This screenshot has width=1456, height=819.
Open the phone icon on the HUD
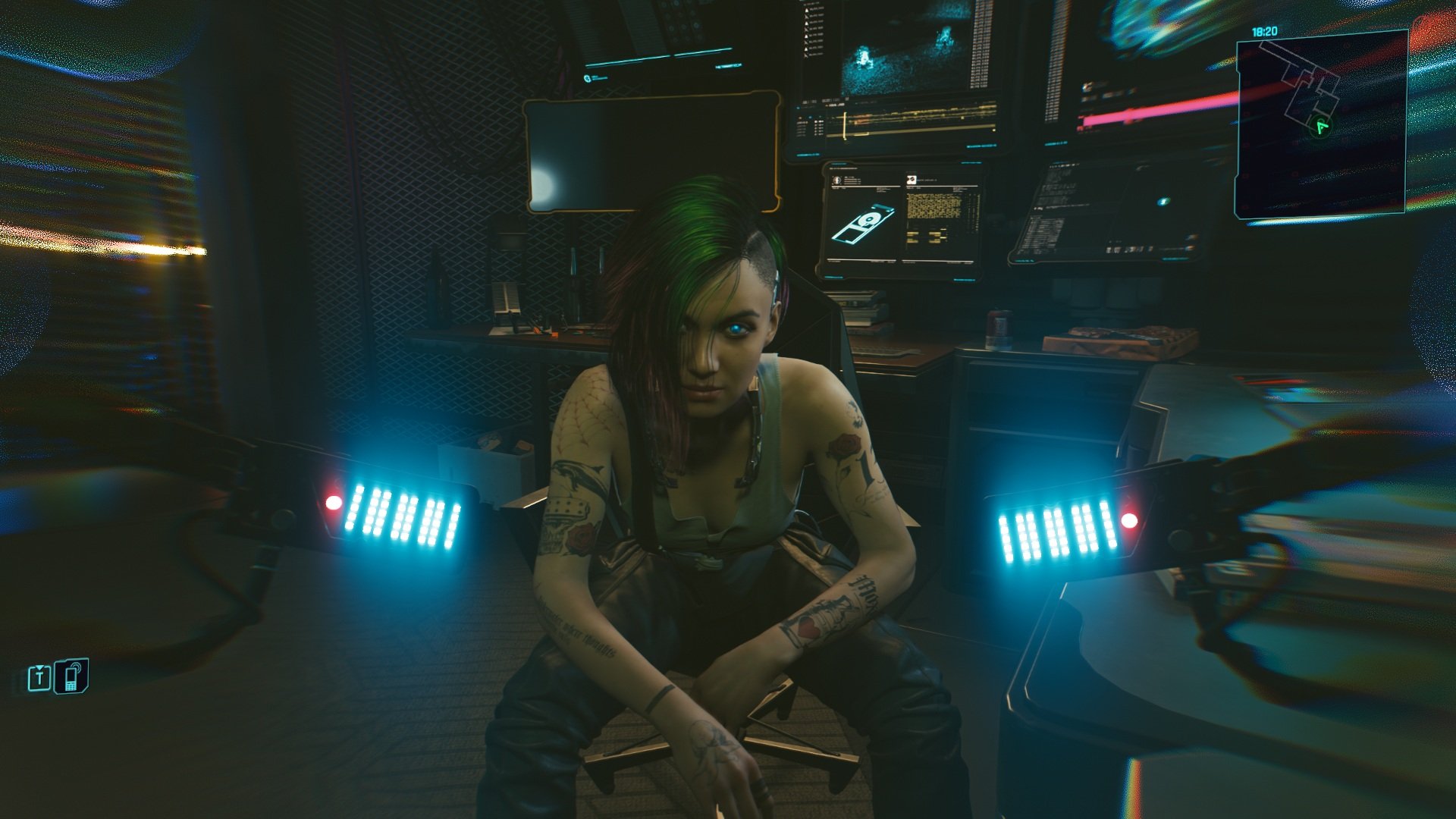71,676
